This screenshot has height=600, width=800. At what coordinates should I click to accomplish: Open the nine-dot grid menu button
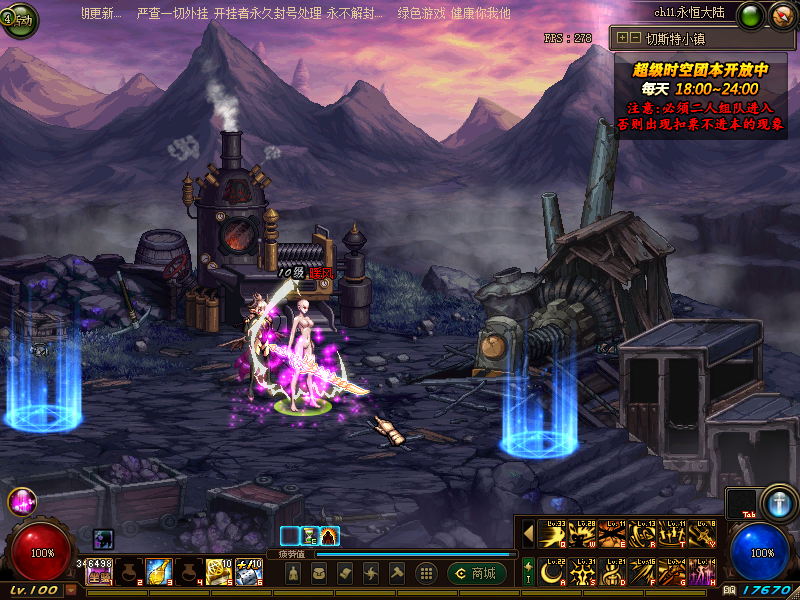tap(426, 573)
